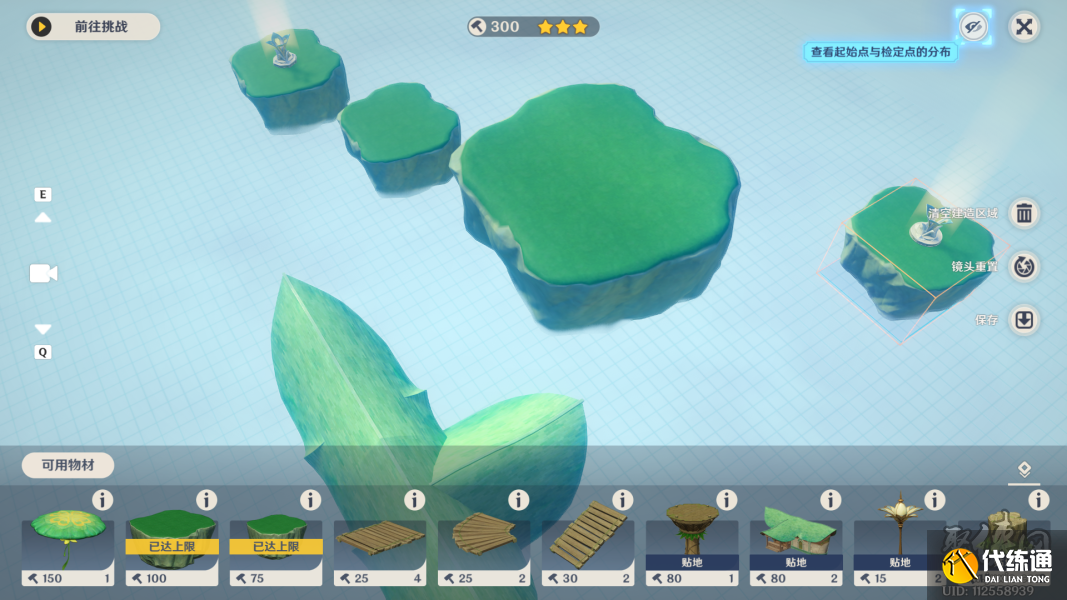Click the 可用物材 available materials label
Viewport: 1067px width, 600px height.
68,465
